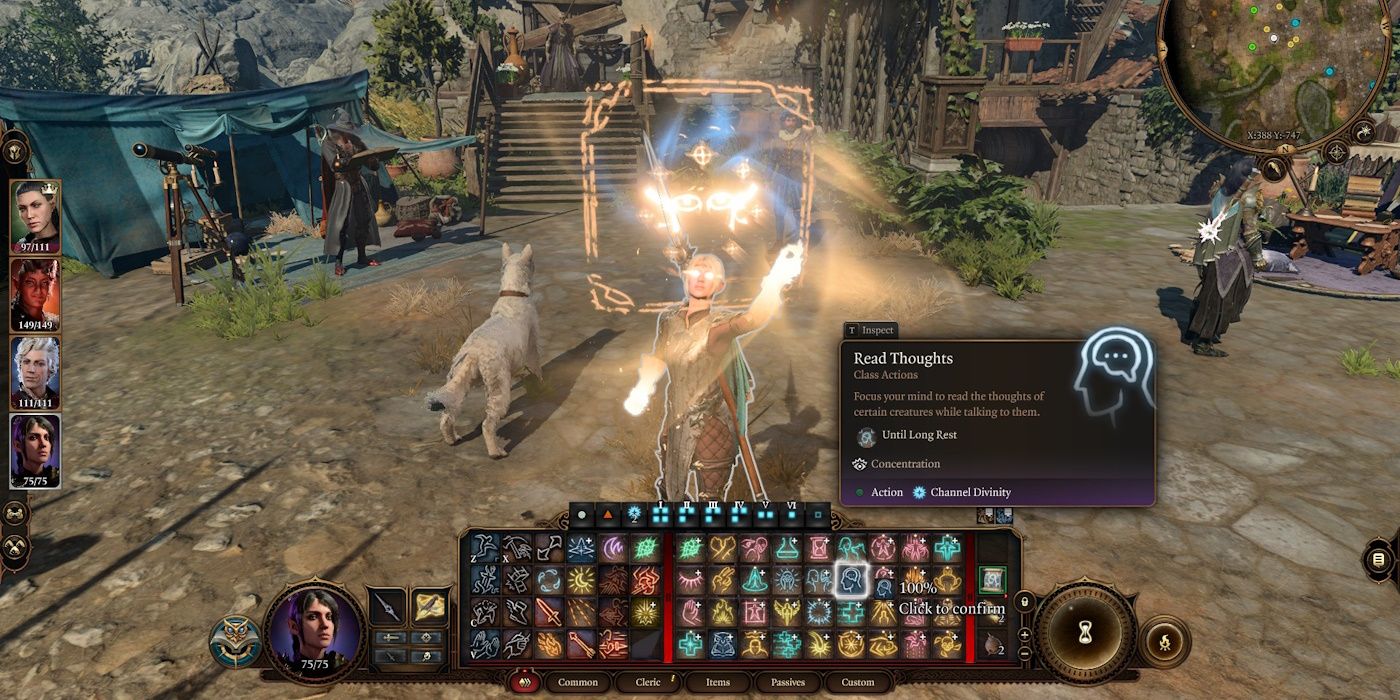Click the owl emblem beside the character portrait
The width and height of the screenshot is (1400, 700).
click(x=235, y=642)
